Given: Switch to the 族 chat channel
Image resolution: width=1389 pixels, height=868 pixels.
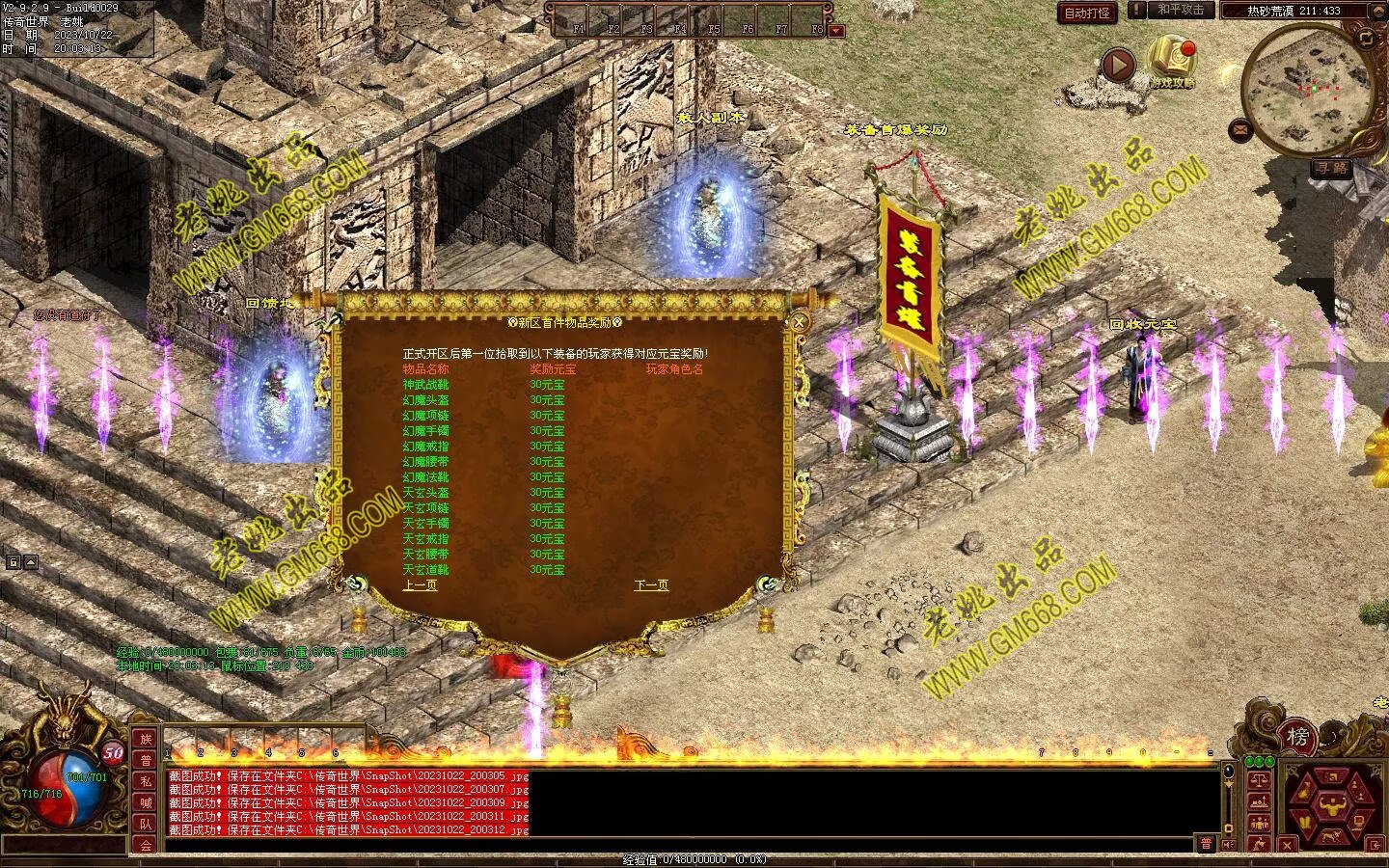Looking at the screenshot, I should tap(146, 740).
